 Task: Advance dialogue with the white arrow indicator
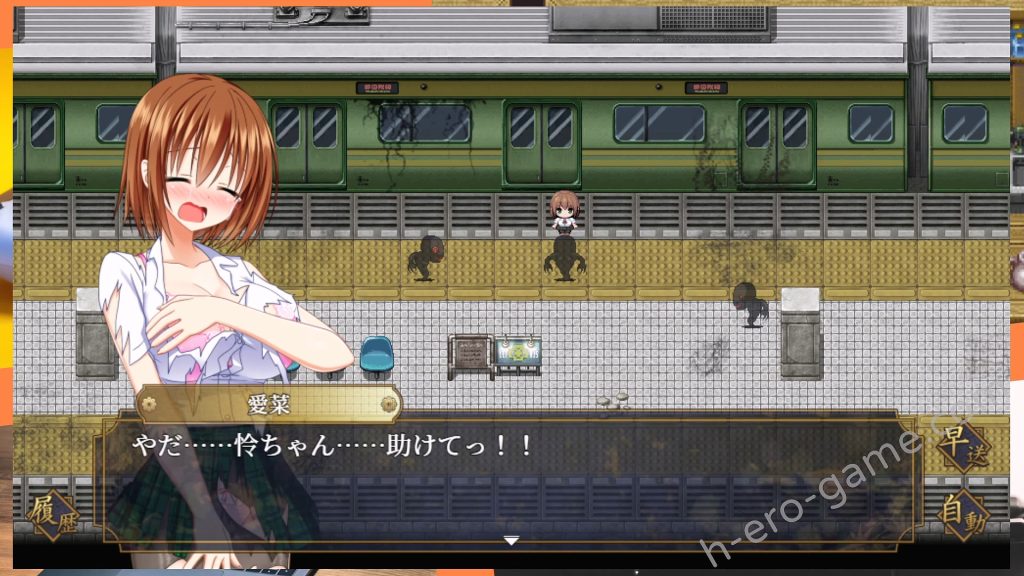click(x=511, y=540)
